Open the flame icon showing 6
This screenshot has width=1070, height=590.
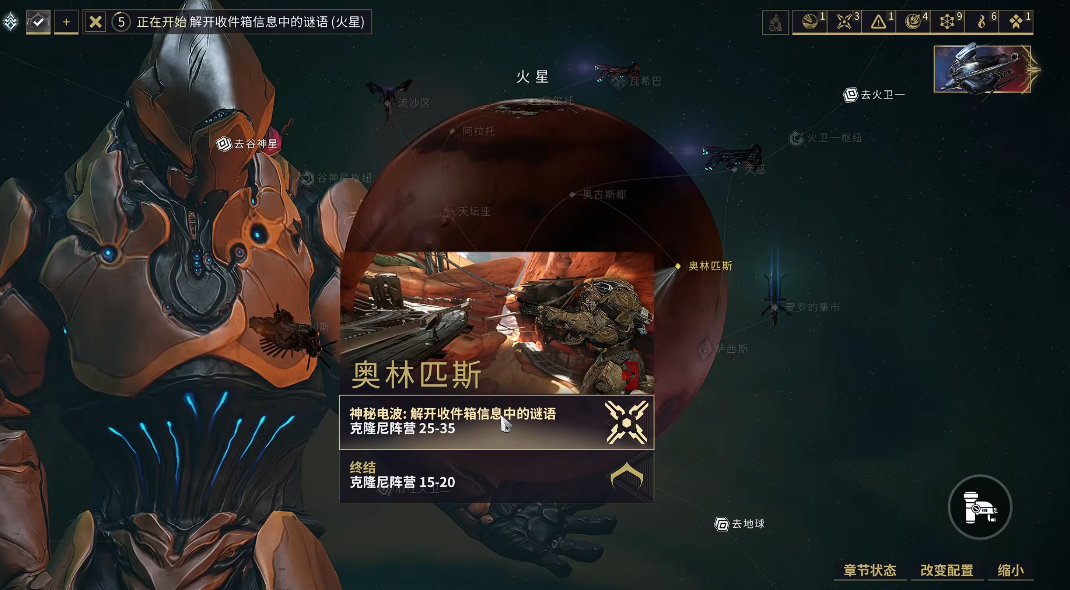983,21
